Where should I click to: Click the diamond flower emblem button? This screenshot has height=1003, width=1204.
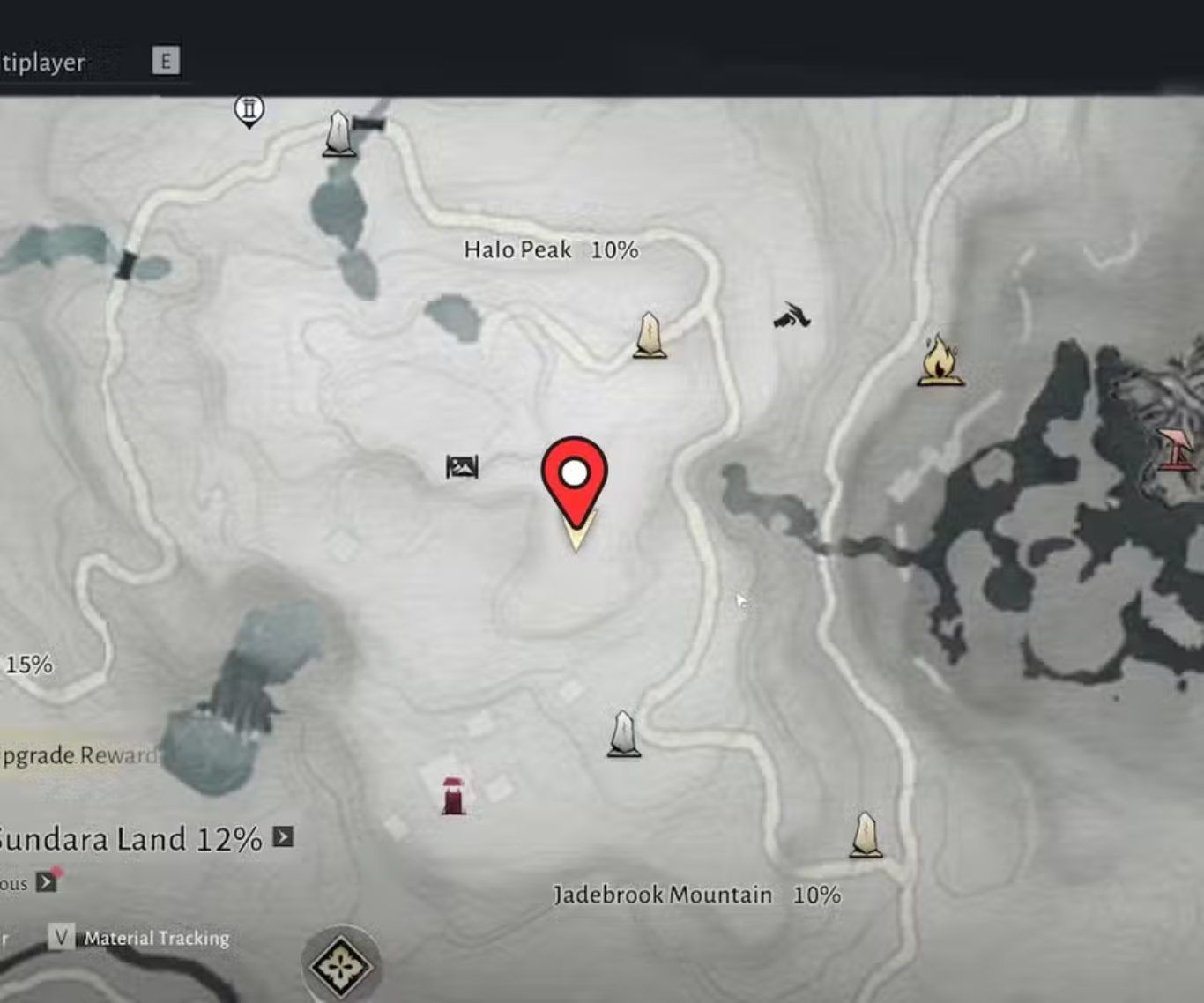340,965
